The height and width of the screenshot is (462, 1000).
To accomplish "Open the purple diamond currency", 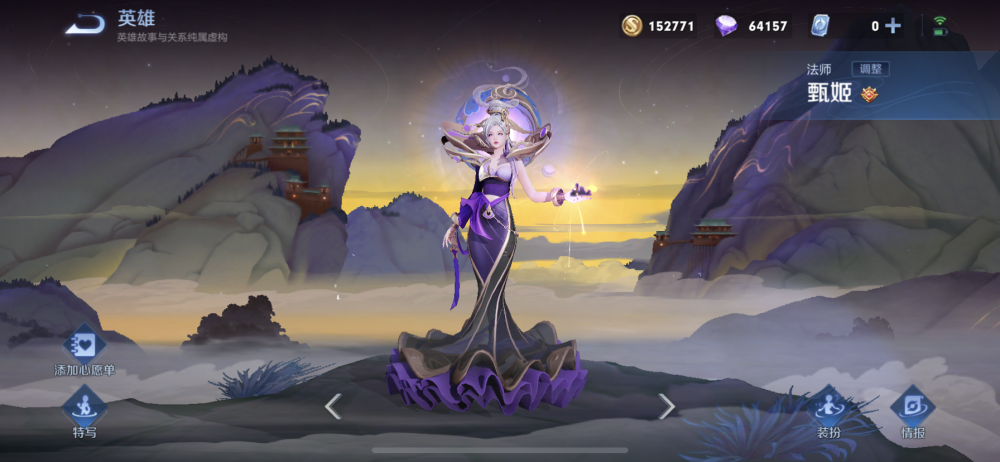I will 727,26.
